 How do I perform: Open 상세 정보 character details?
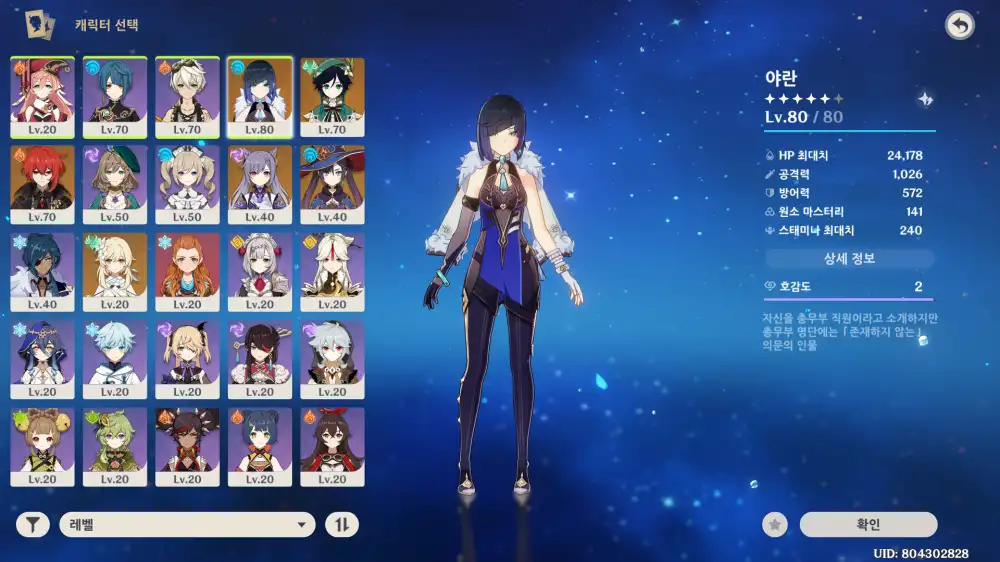click(849, 258)
